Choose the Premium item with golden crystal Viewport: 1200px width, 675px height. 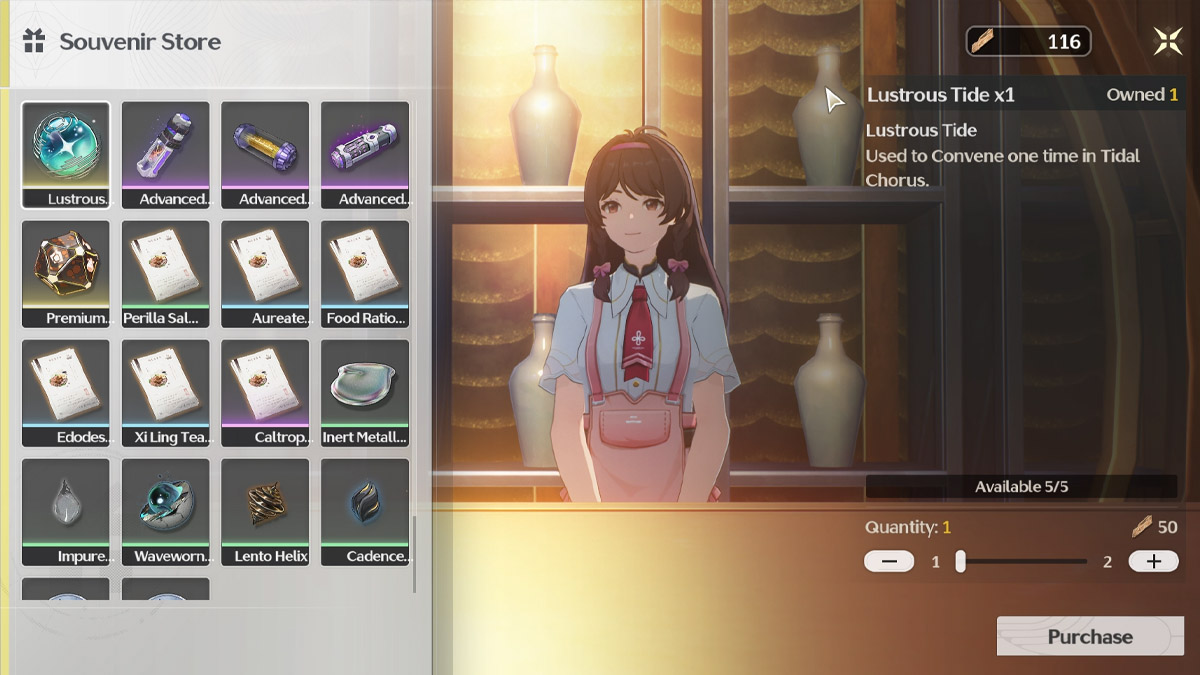(66, 273)
